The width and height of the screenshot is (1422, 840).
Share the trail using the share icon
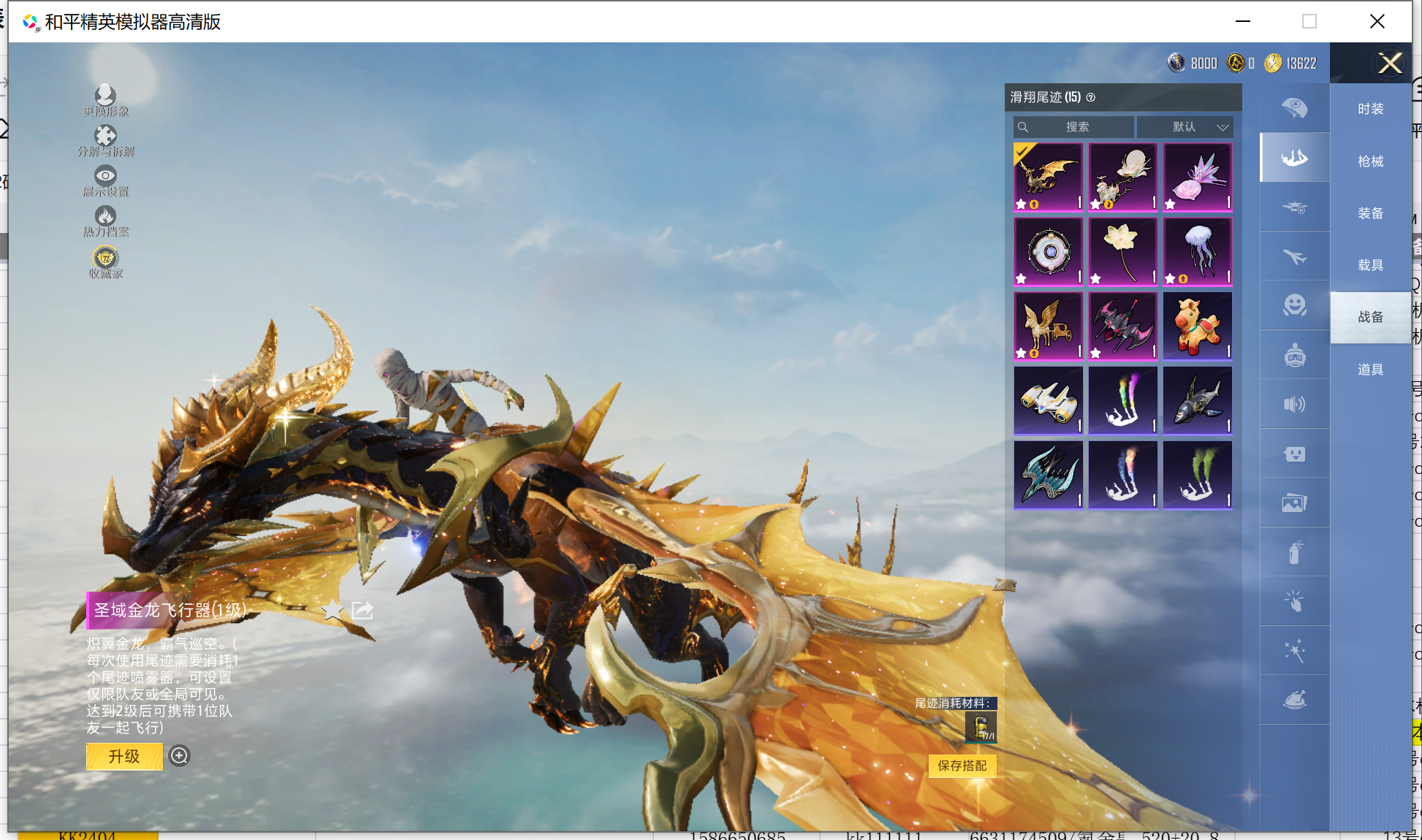(362, 610)
